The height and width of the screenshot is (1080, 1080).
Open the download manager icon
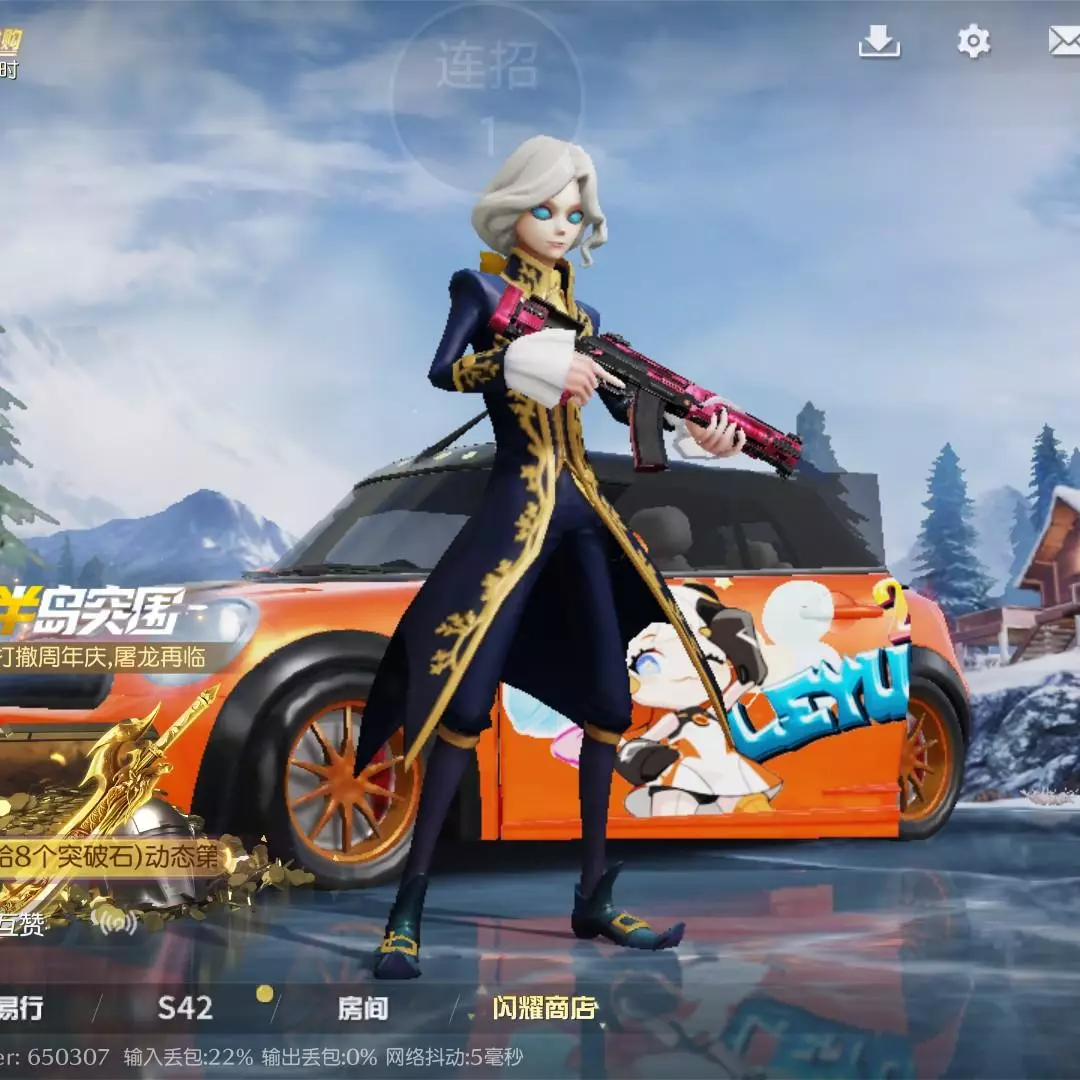[x=879, y=41]
